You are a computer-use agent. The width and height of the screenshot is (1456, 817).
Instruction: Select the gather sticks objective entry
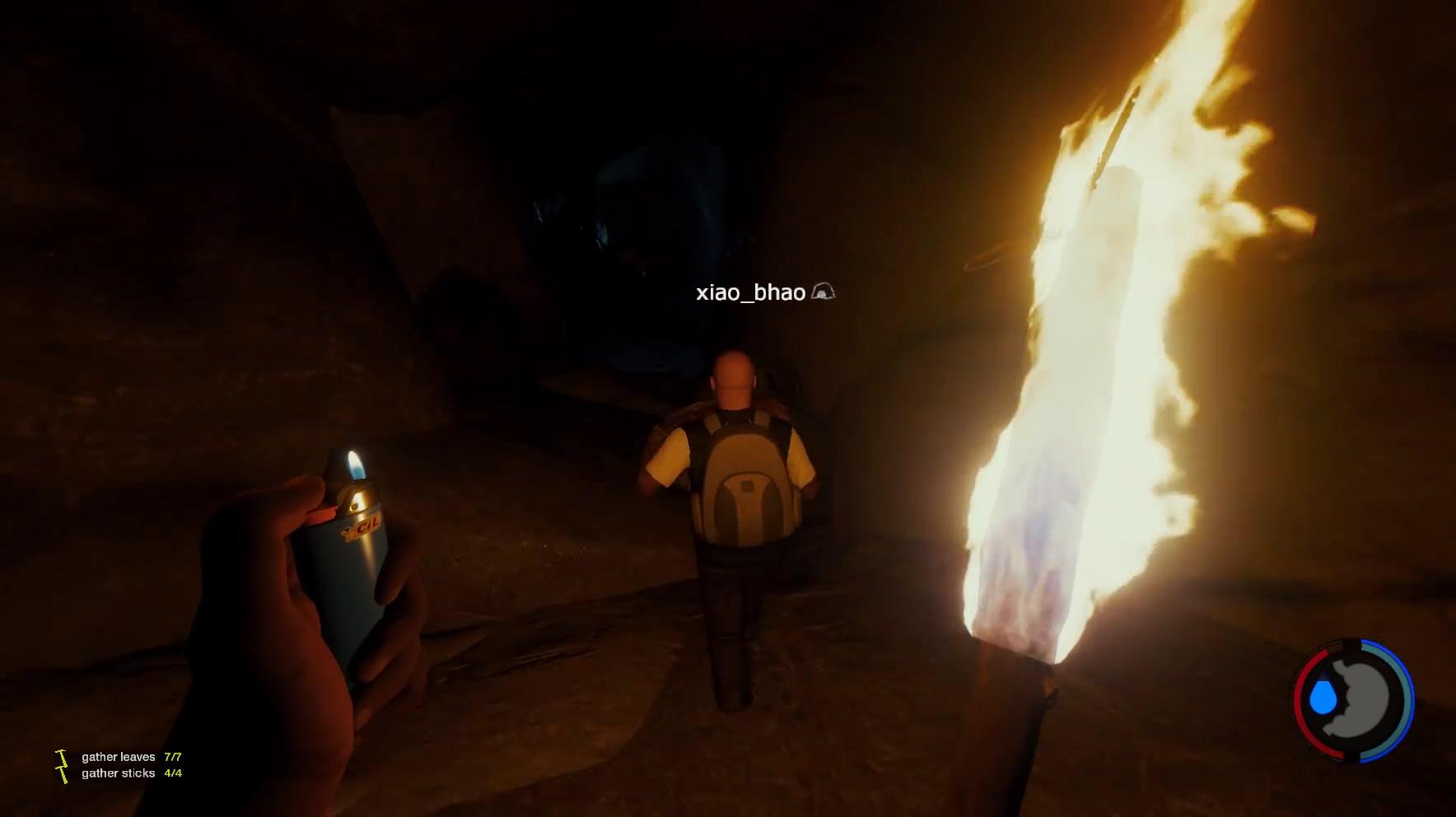(x=118, y=773)
